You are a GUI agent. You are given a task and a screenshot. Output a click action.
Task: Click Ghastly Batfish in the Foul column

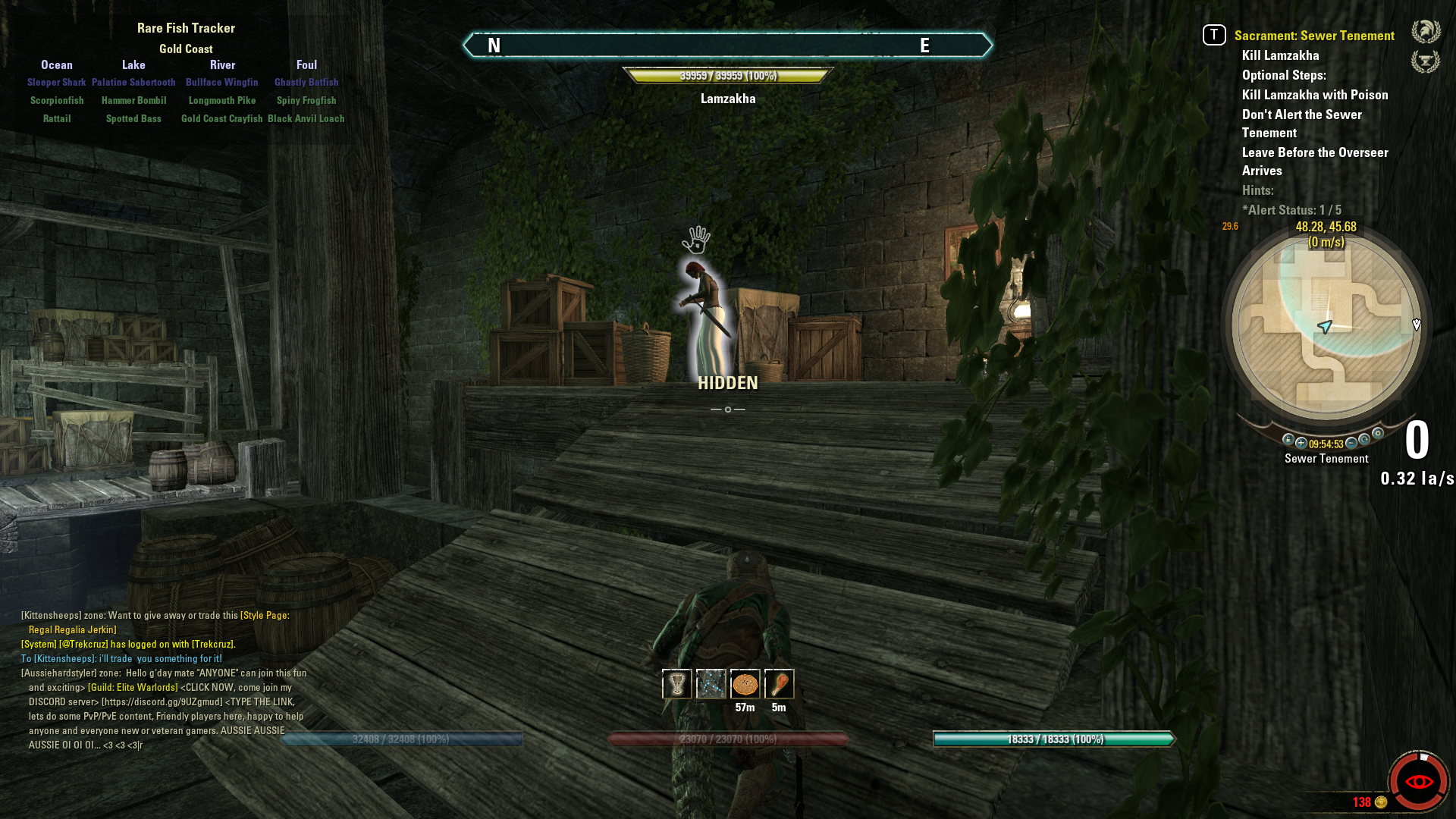(x=306, y=83)
